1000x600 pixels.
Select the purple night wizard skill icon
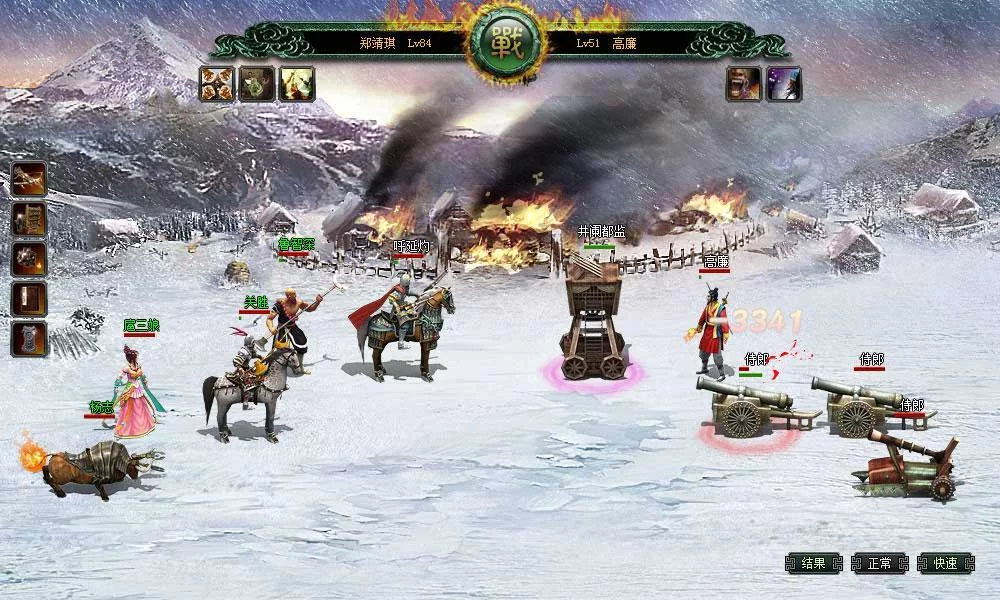[784, 84]
